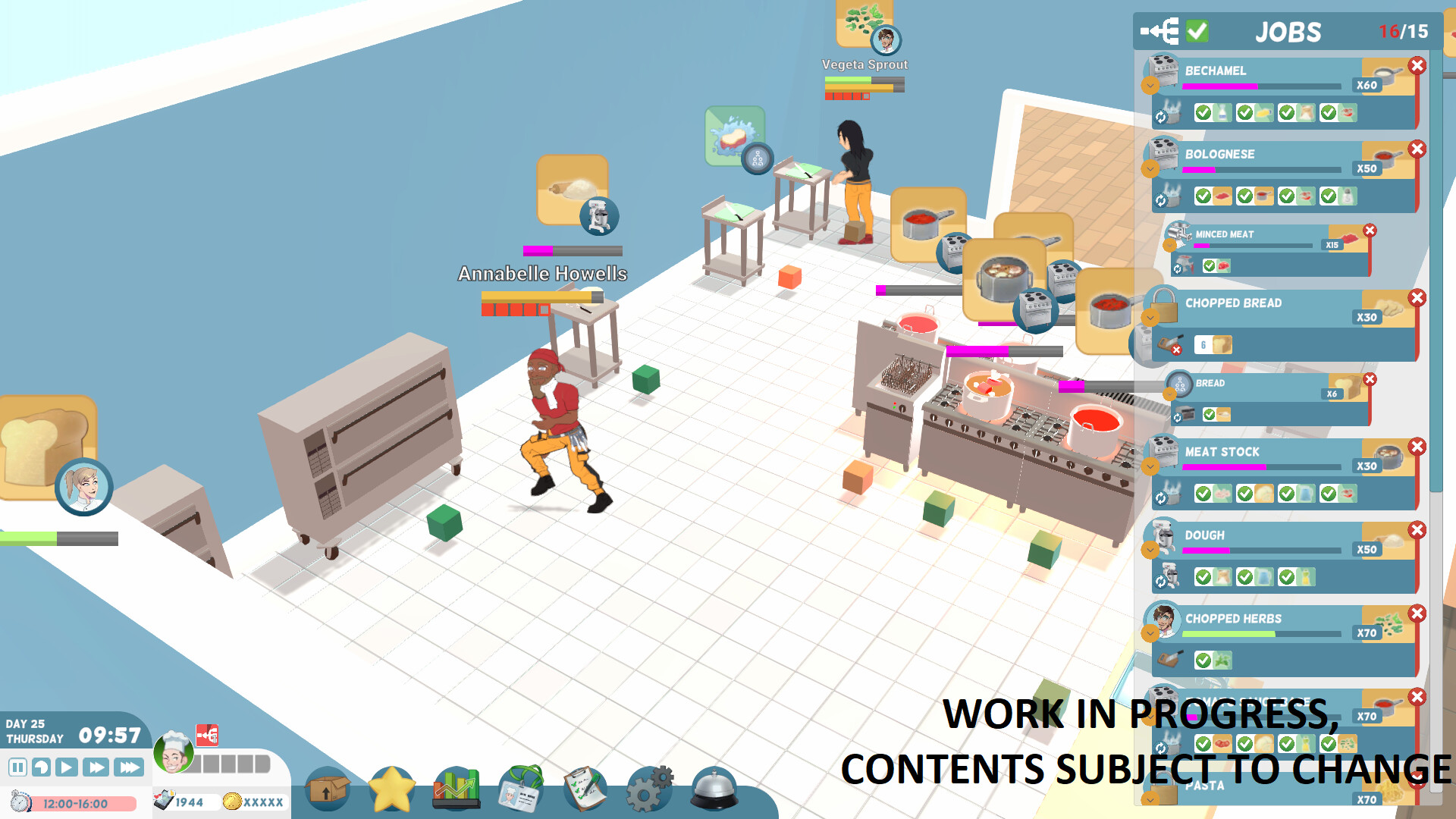Collapse the Bolognese job entry
1456x819 pixels.
pos(1150,170)
